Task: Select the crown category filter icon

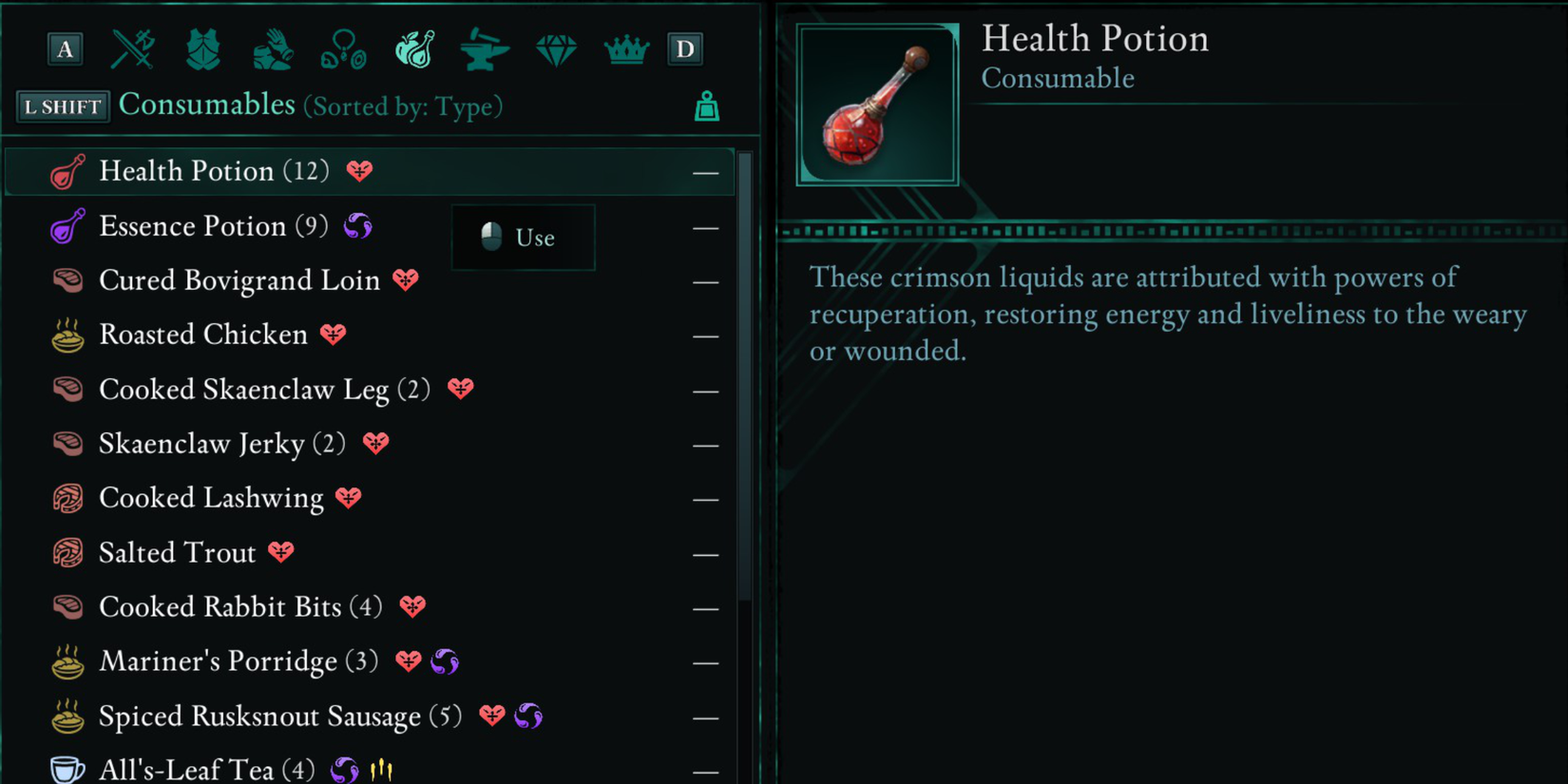Action: pyautogui.click(x=625, y=49)
